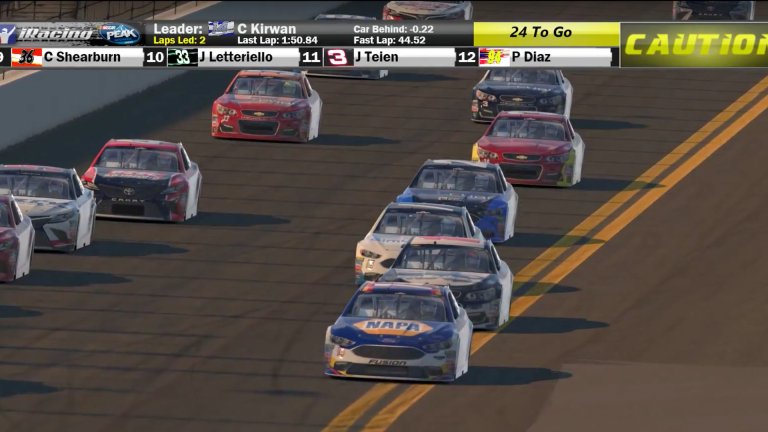Click leader C Kirwan's name
768x432 pixels.
(266, 28)
